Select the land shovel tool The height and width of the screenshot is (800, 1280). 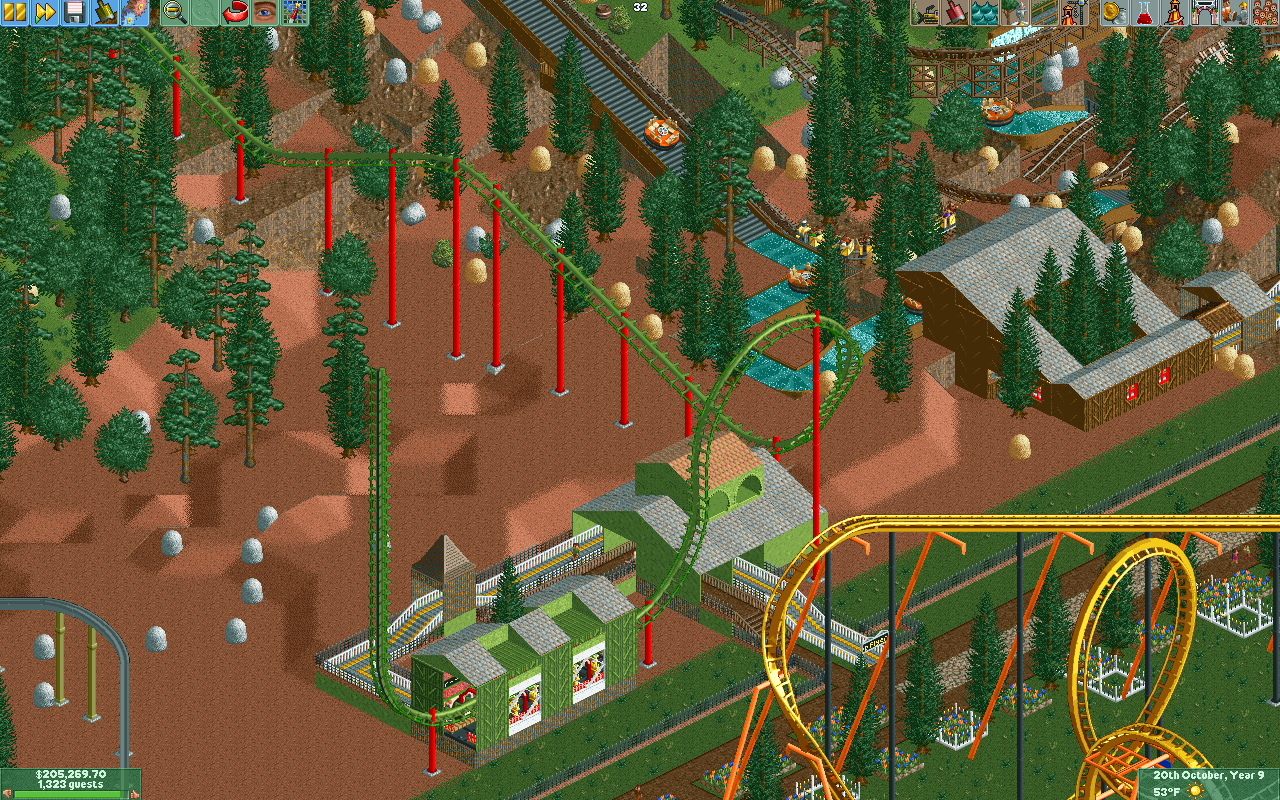click(955, 13)
